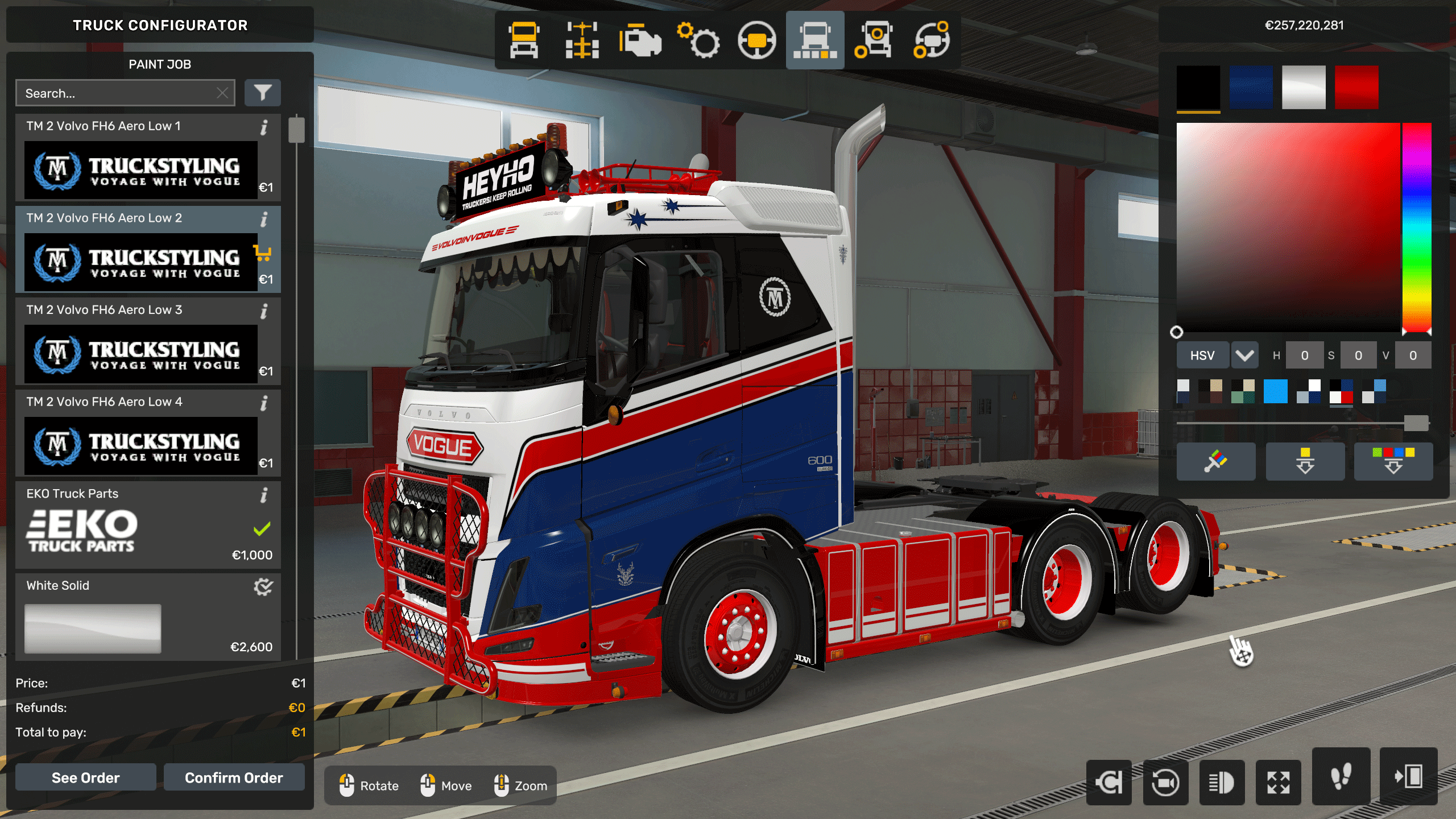Screen dimensions: 1456x819
Task: Open the engine category in top toolbar
Action: [x=640, y=40]
